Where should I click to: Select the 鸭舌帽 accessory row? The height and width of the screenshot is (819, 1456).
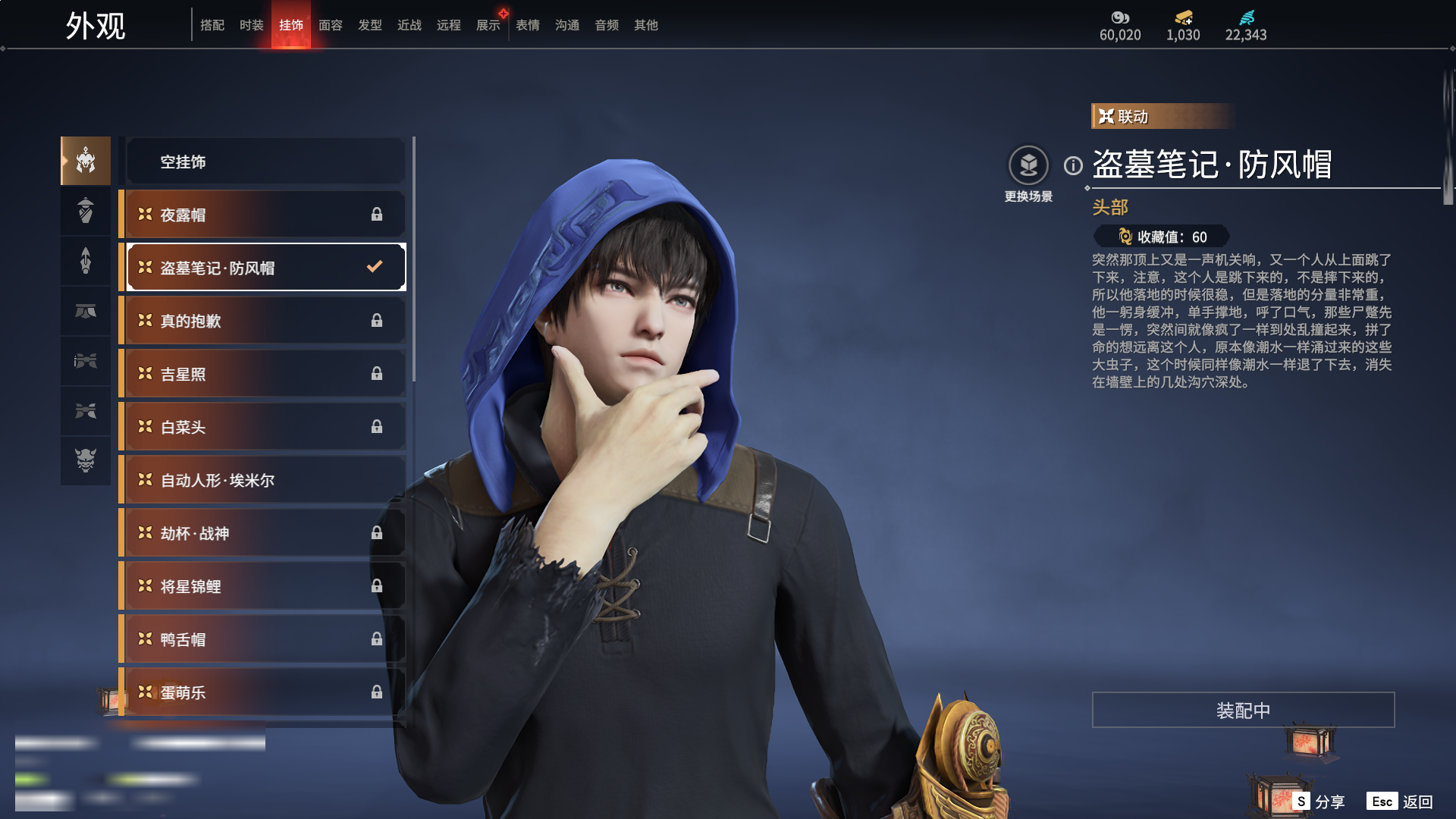[x=265, y=639]
